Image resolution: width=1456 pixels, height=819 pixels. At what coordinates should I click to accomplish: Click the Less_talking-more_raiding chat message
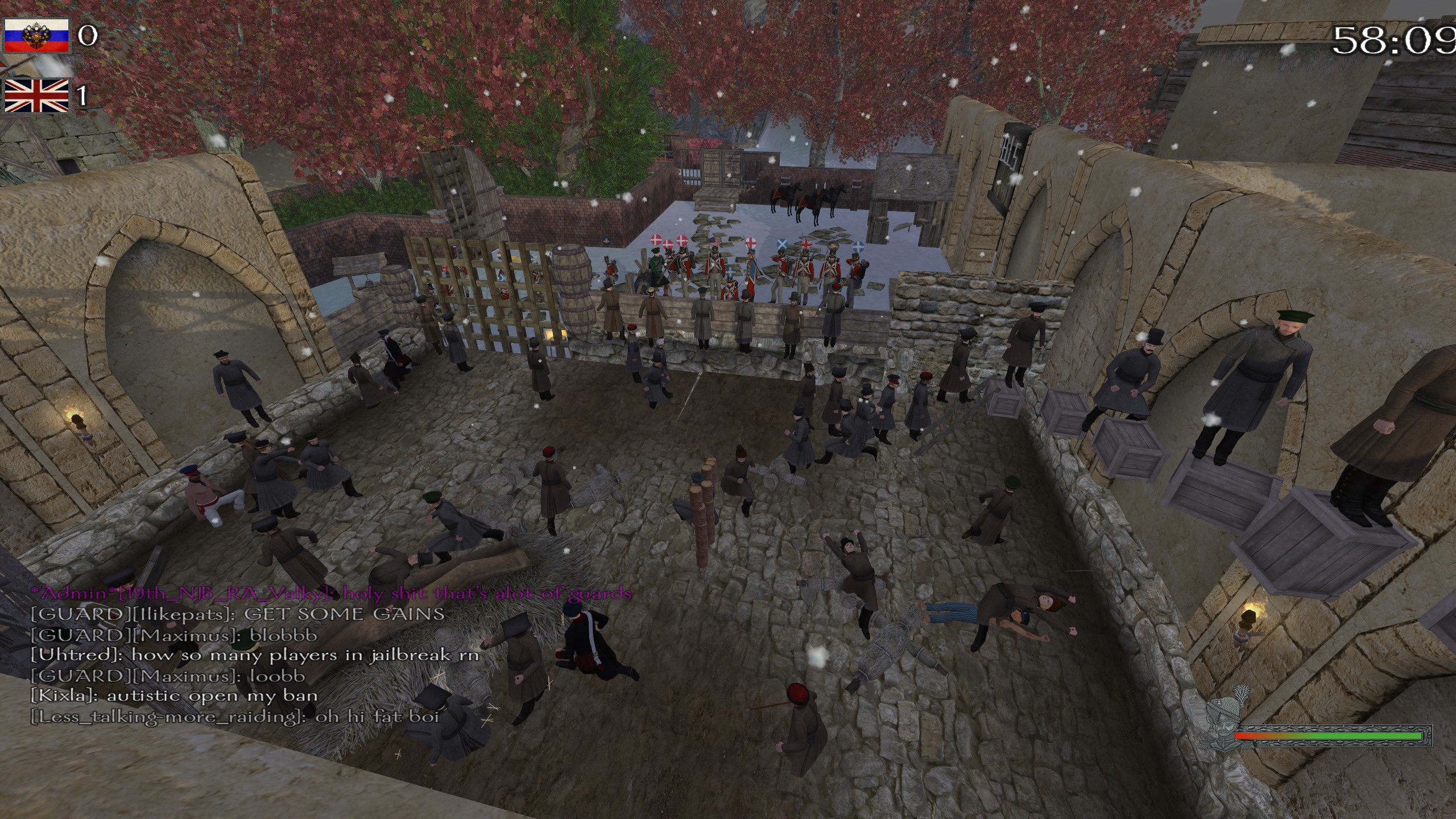235,717
